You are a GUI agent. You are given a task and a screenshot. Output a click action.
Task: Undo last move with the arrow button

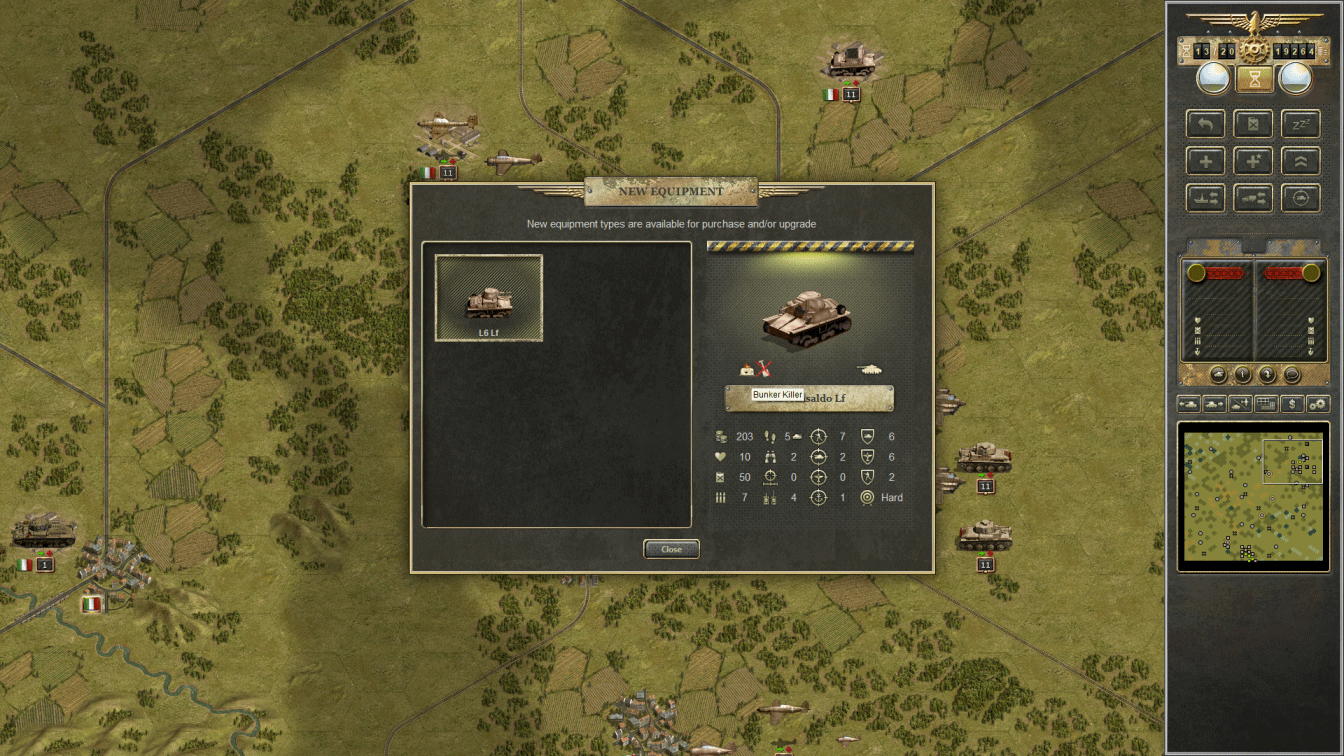(x=1206, y=124)
